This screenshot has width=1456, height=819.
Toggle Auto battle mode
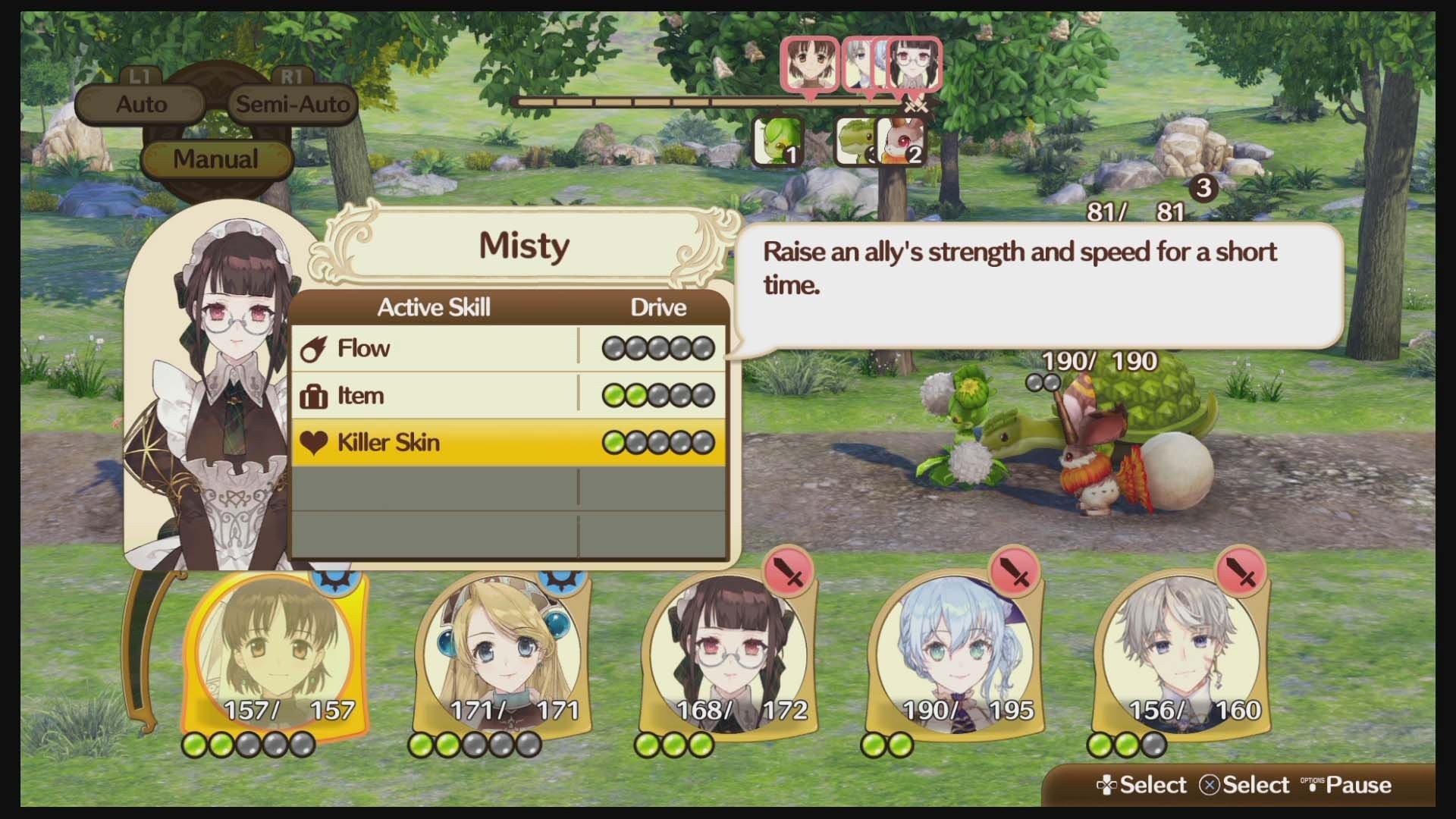coord(141,104)
